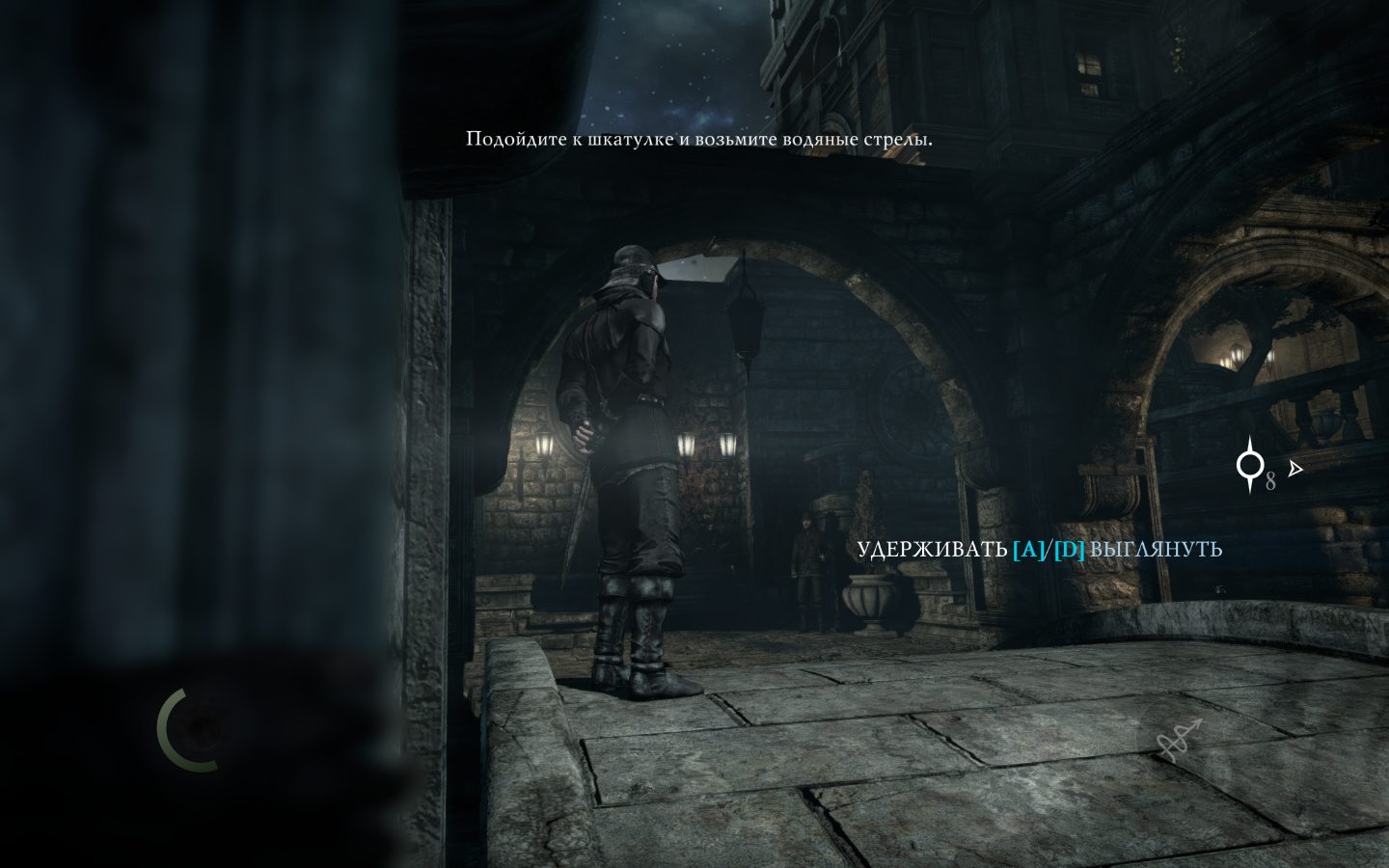Select the objective line about водяные стрелы

(x=699, y=139)
